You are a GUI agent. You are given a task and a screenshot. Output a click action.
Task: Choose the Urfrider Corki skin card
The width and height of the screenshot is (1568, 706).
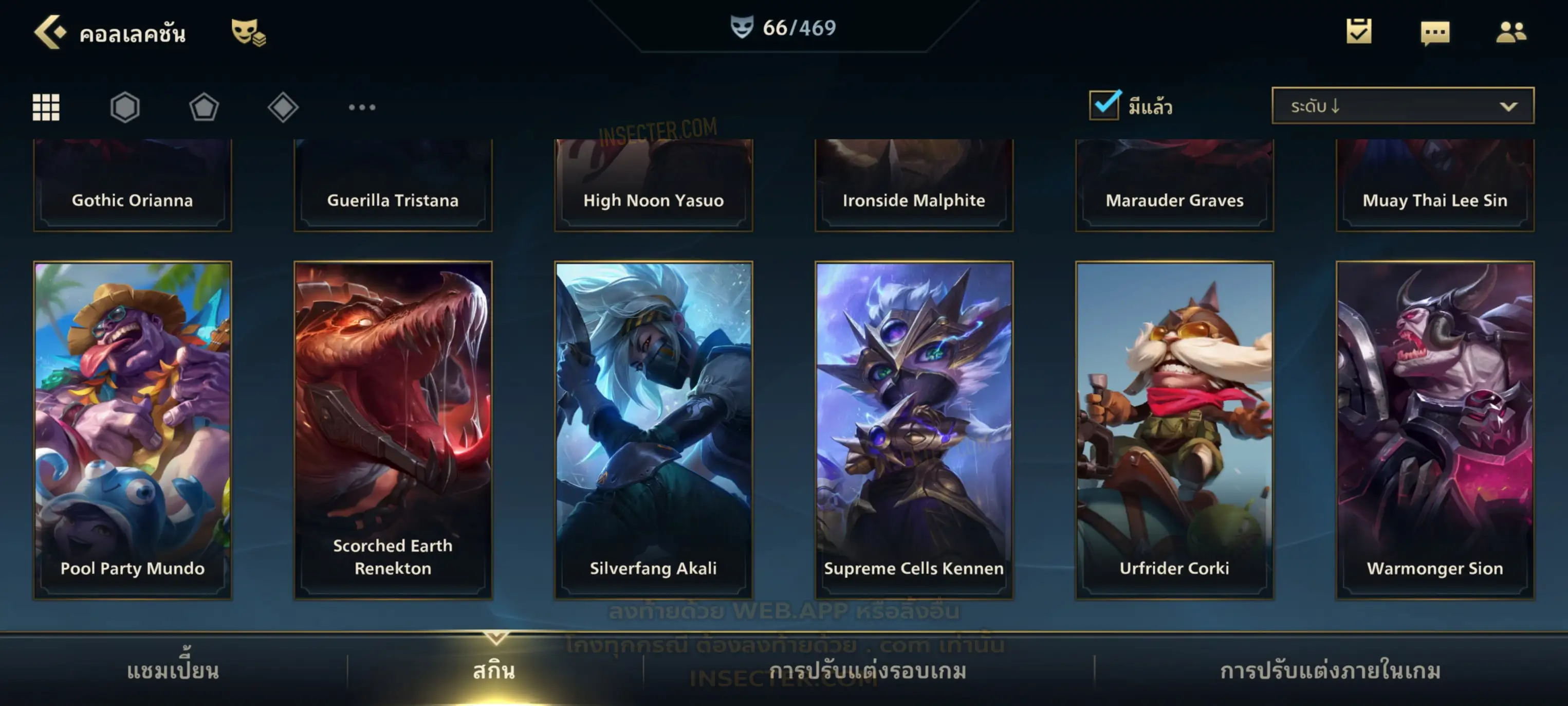click(1175, 429)
